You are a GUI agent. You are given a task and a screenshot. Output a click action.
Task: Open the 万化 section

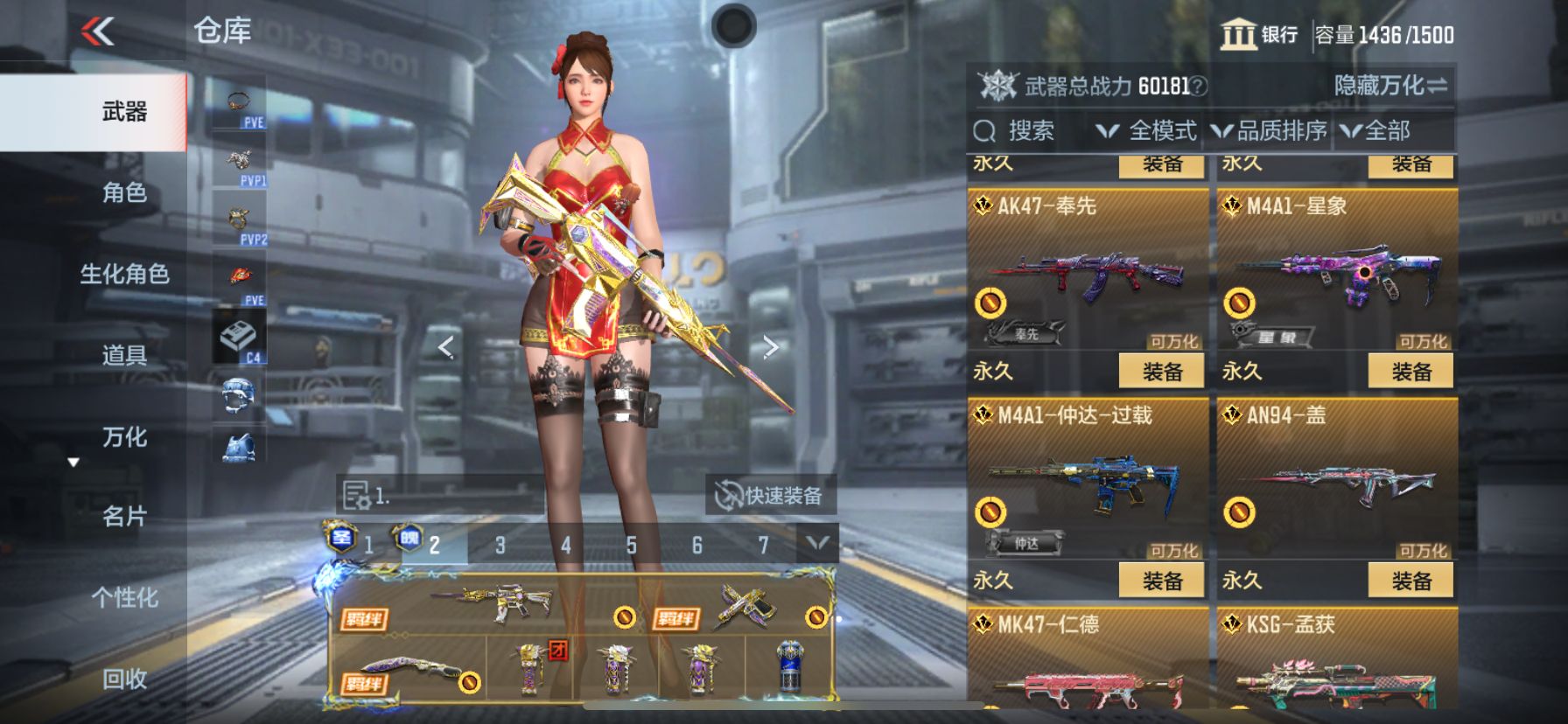(x=124, y=436)
